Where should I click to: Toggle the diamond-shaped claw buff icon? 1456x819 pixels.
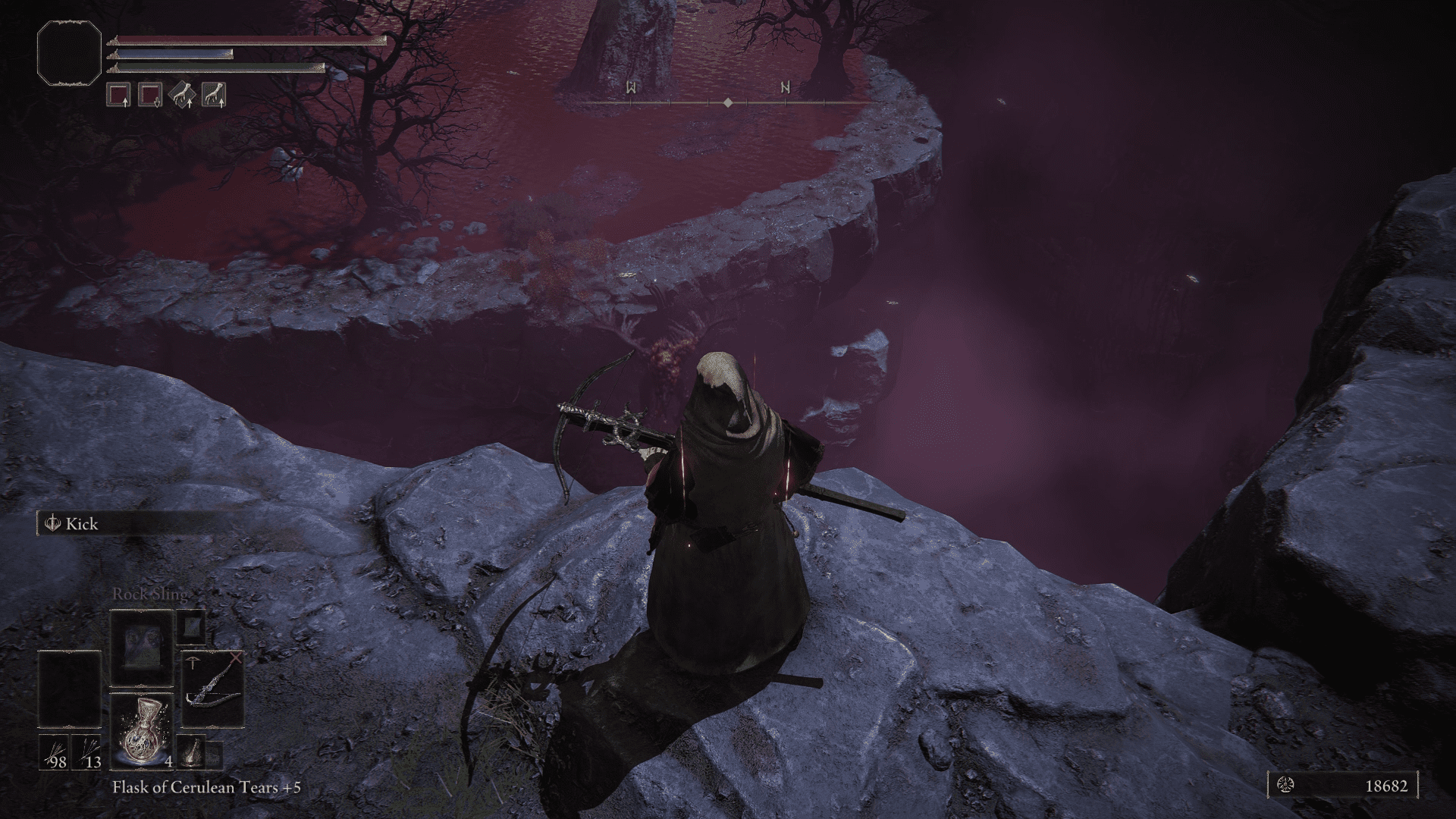tap(182, 94)
